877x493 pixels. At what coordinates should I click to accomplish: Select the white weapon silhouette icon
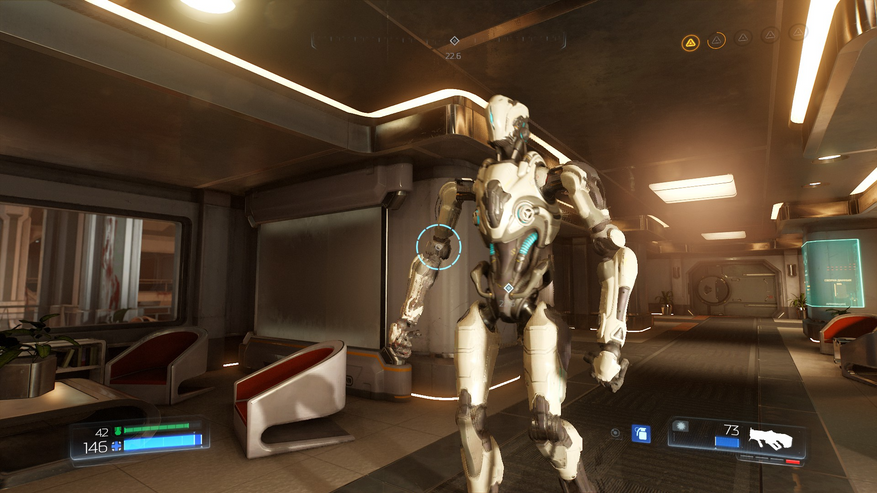771,439
